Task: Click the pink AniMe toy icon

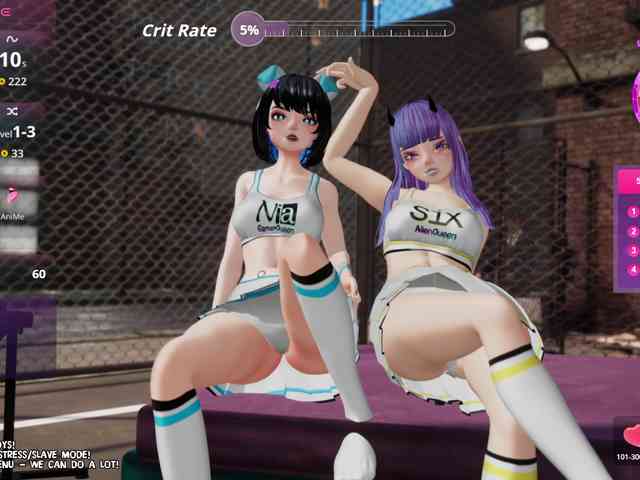Action: [12, 196]
